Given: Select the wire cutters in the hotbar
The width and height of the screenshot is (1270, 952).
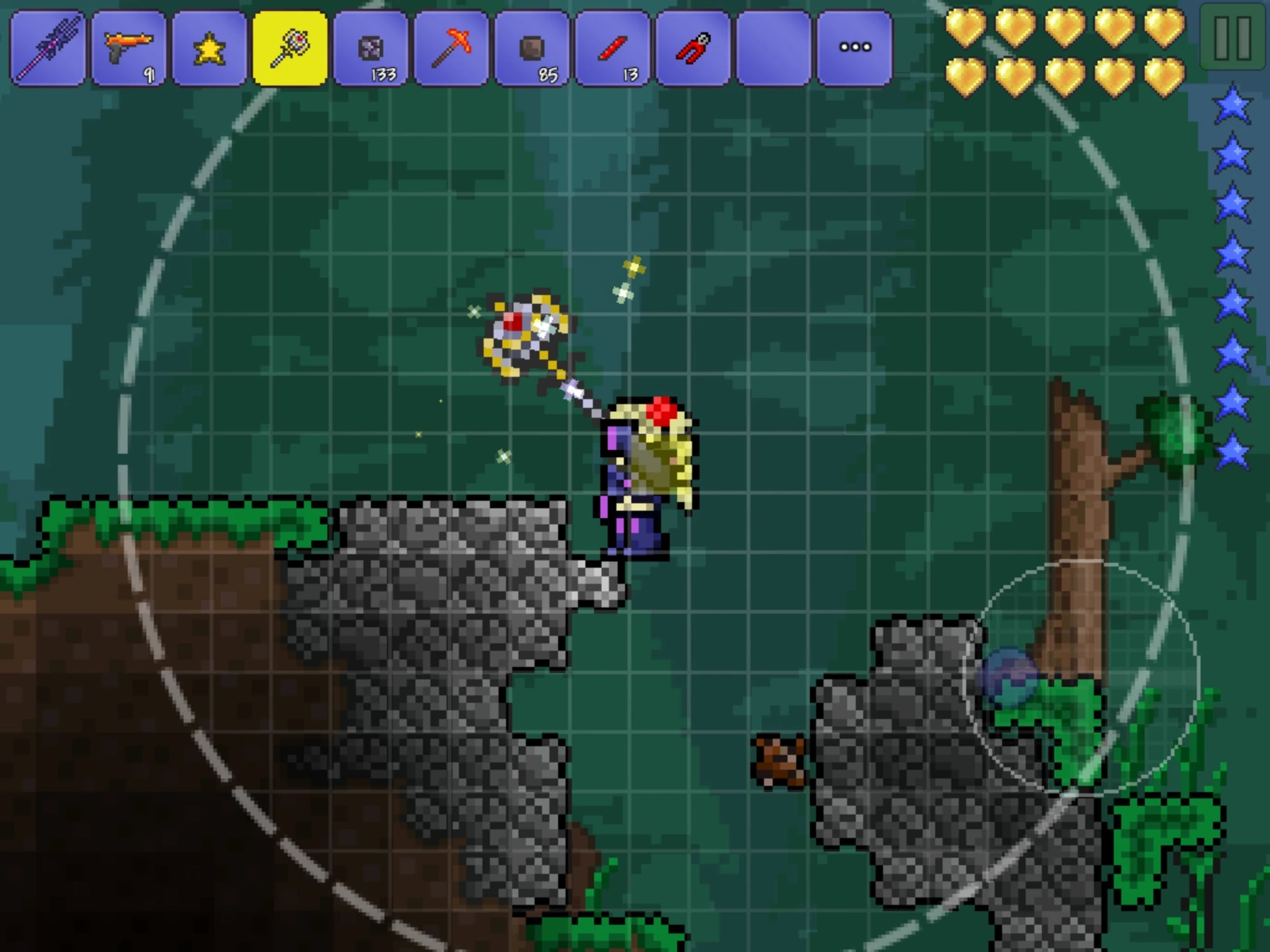Looking at the screenshot, I should pos(695,46).
